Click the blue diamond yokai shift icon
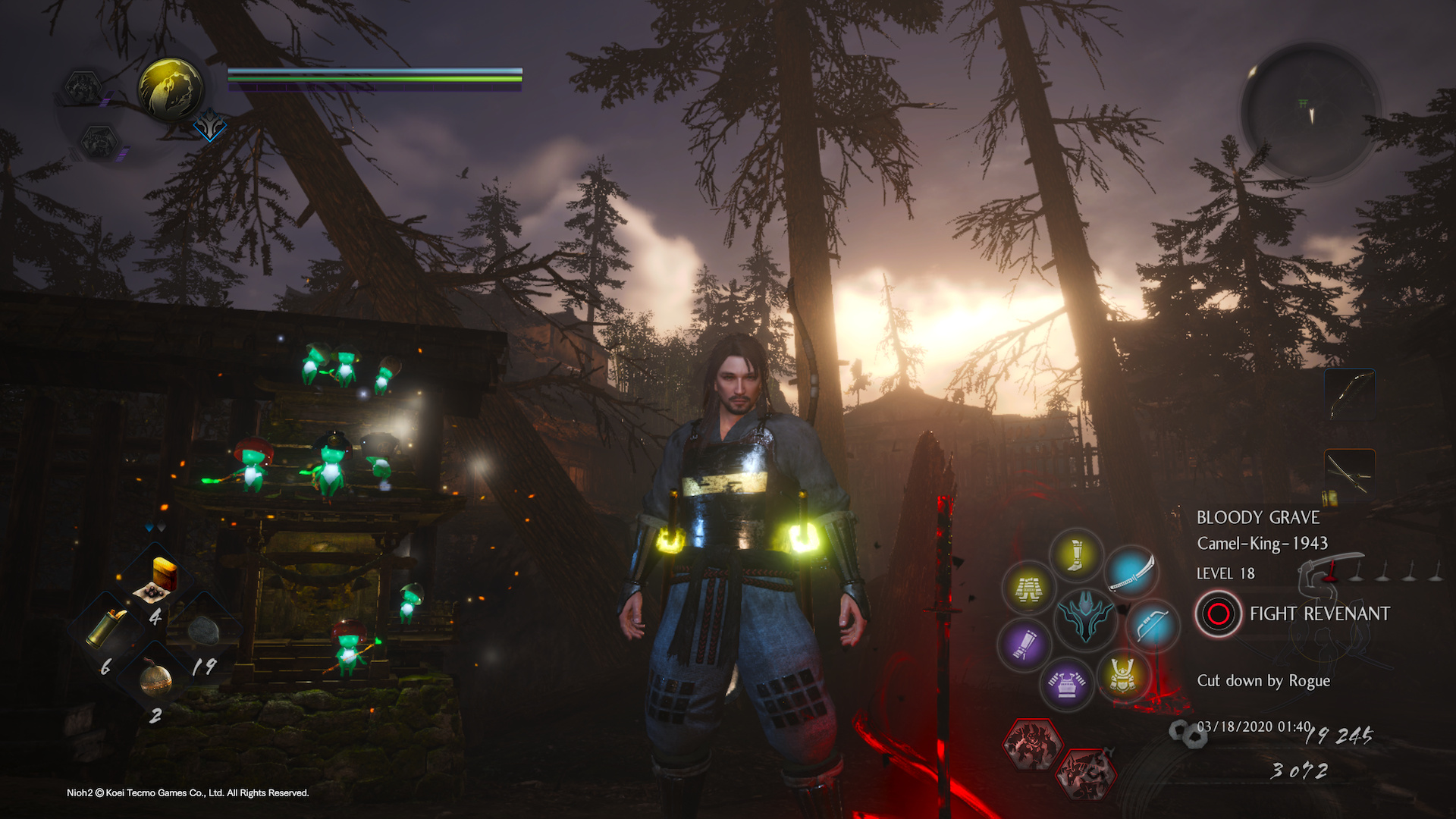Image resolution: width=1456 pixels, height=819 pixels. tap(209, 126)
